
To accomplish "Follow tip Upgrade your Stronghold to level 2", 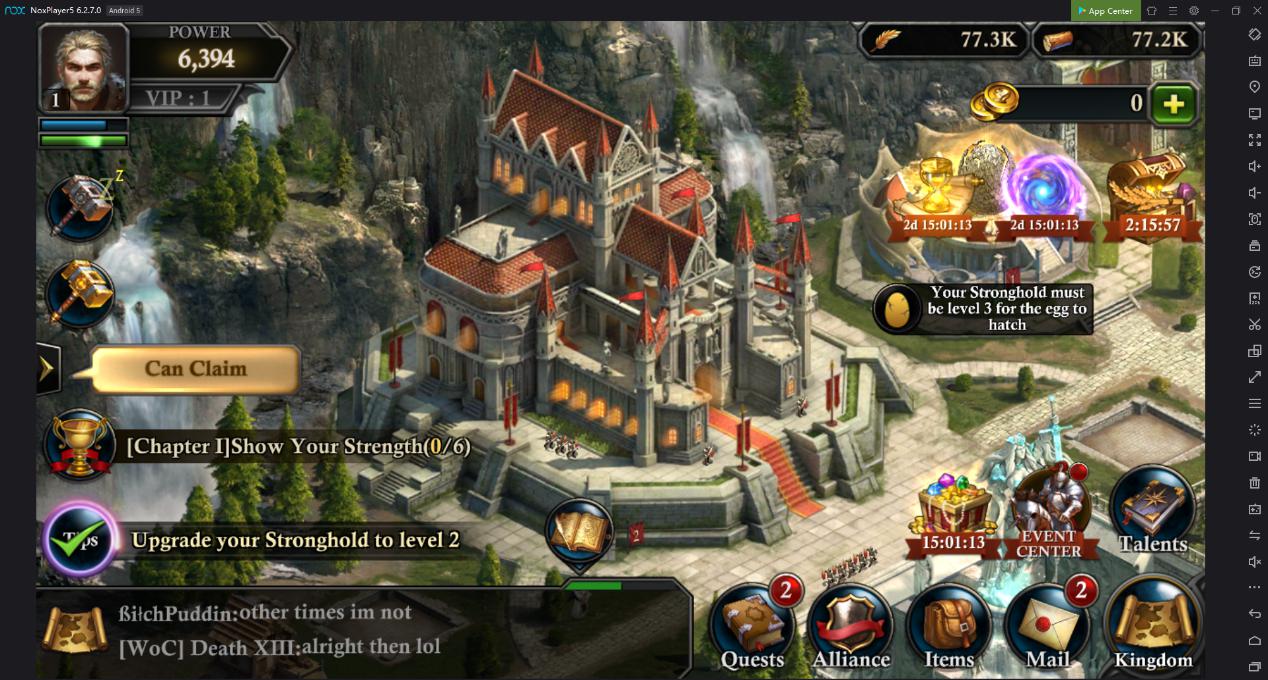I will (x=295, y=540).
